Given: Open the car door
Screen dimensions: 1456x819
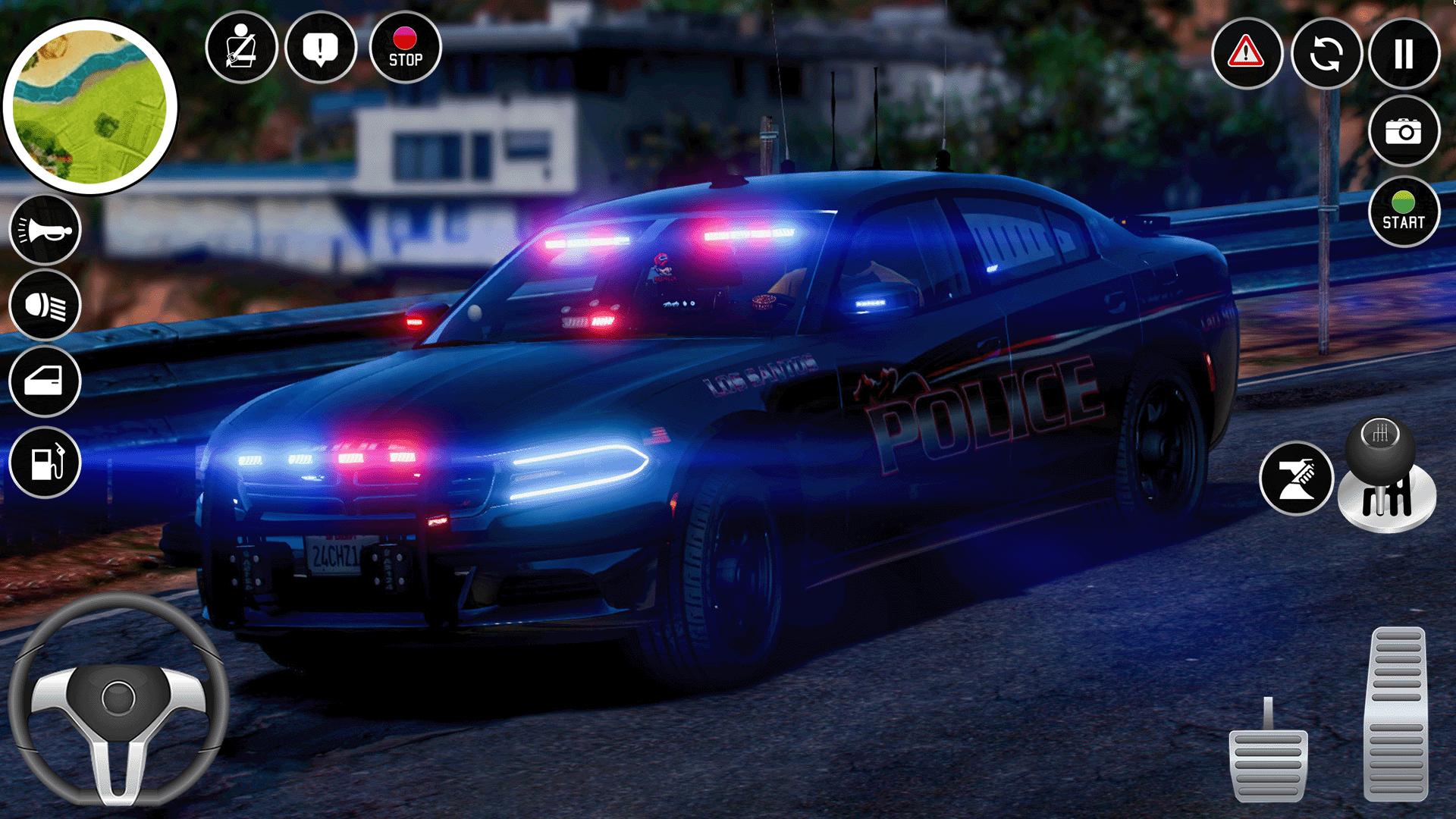Looking at the screenshot, I should (x=45, y=381).
